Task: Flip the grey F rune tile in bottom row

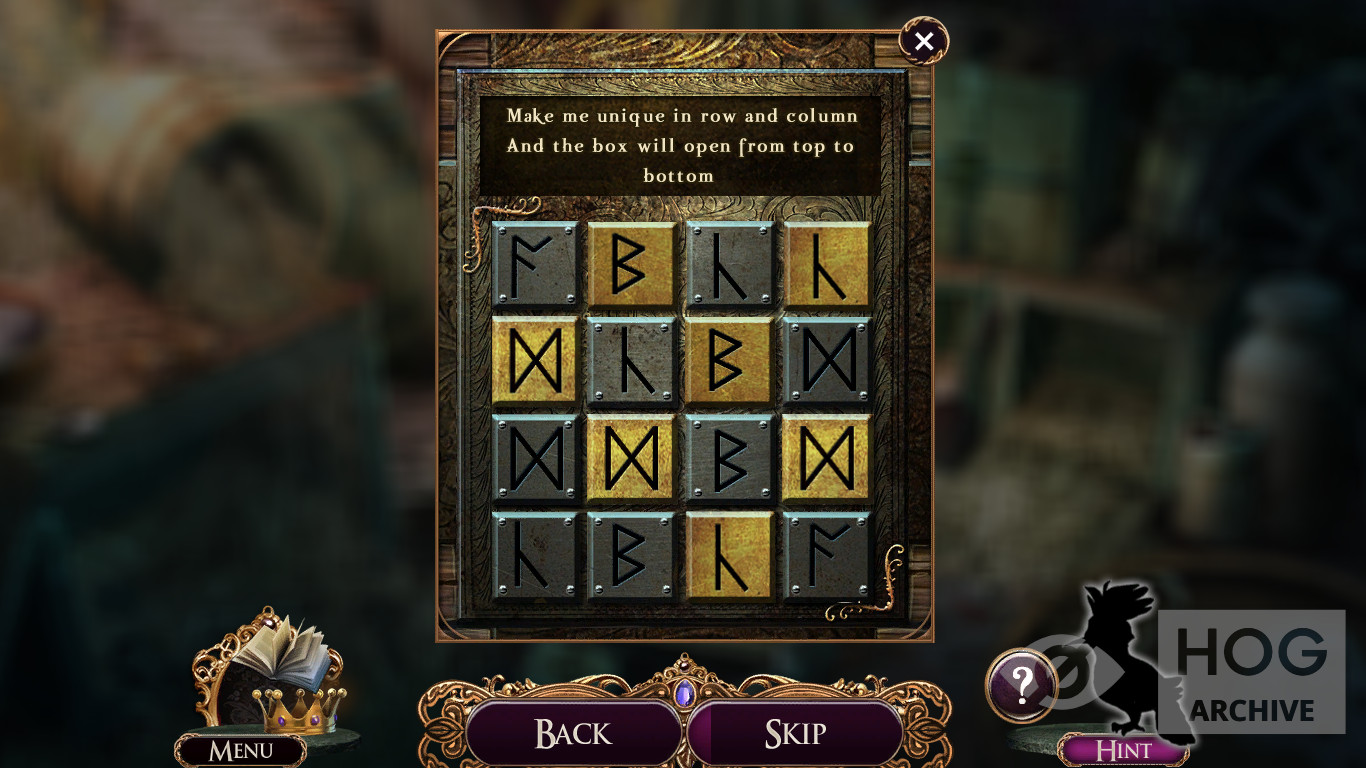Action: (826, 555)
